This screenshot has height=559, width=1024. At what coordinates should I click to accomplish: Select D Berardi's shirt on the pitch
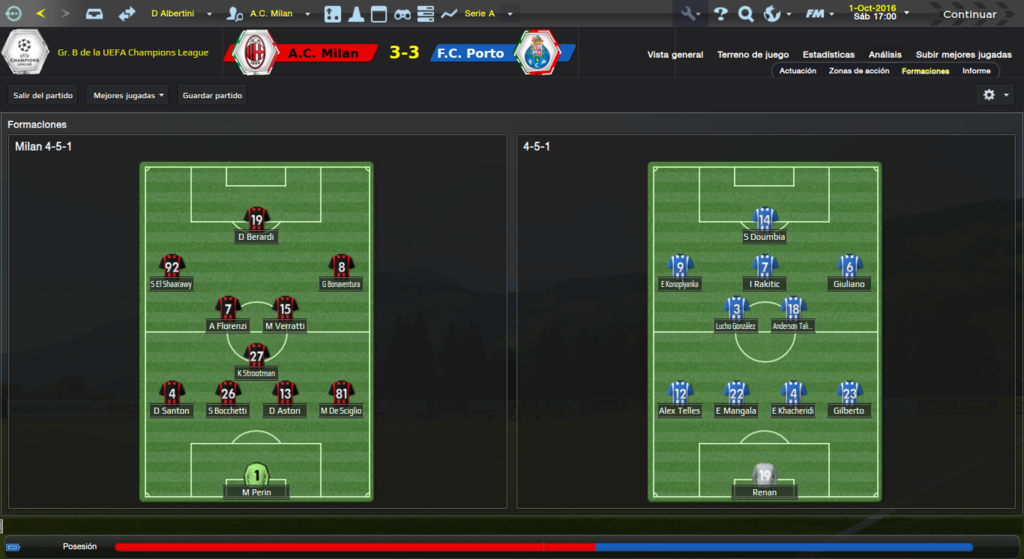coord(257,220)
